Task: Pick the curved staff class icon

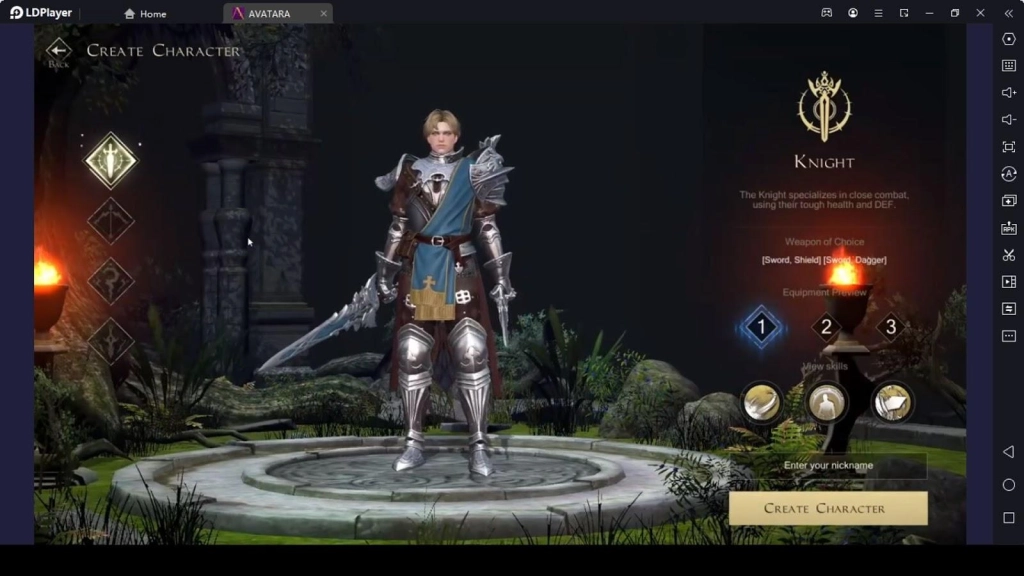Action: (110, 281)
